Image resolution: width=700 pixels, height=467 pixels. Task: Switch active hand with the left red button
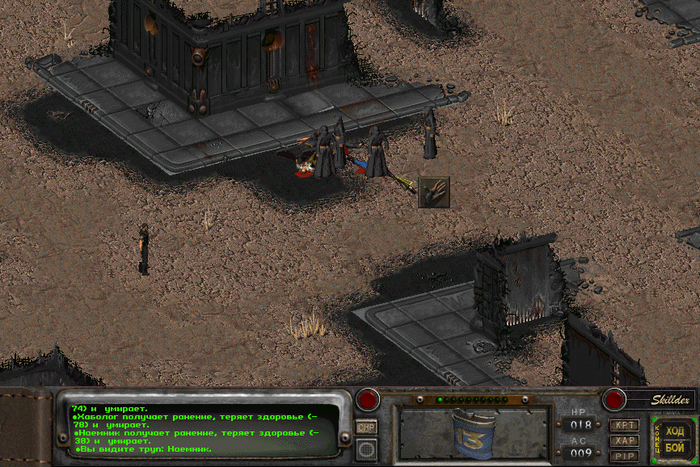(x=367, y=400)
